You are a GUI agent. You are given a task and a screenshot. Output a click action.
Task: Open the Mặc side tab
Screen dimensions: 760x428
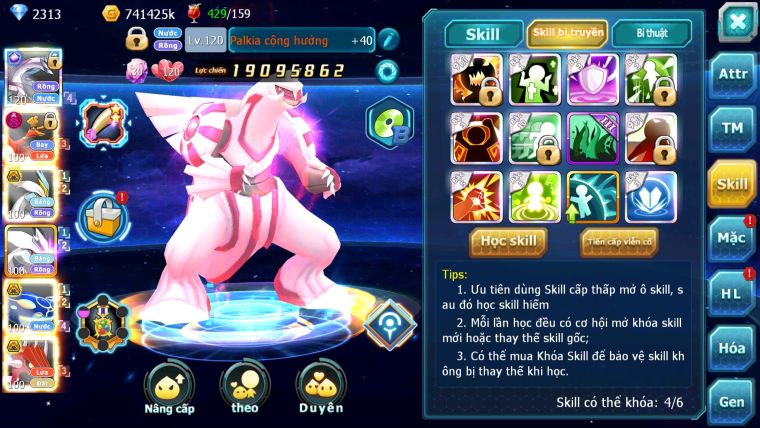tap(731, 238)
